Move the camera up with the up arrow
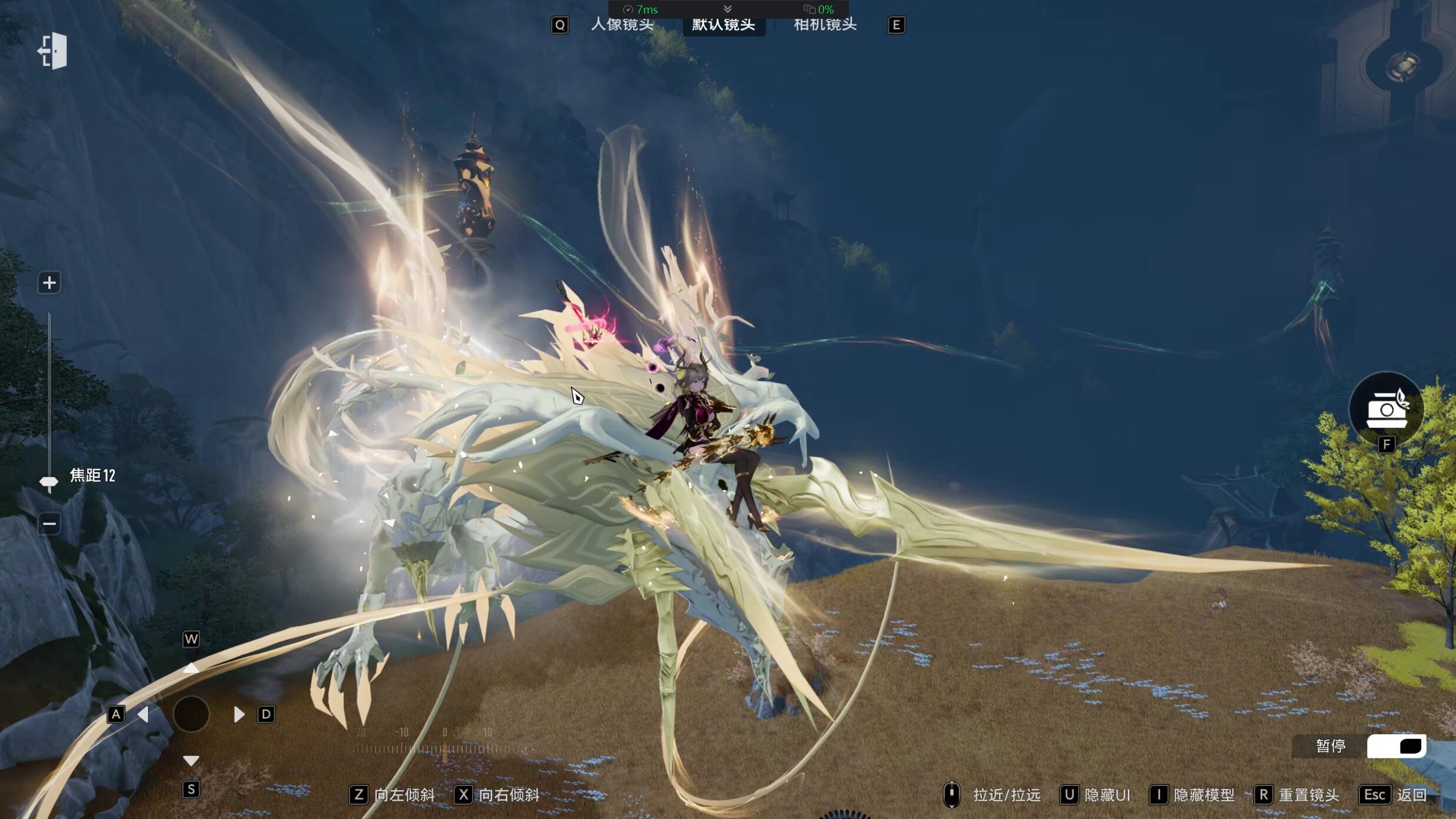 [190, 668]
